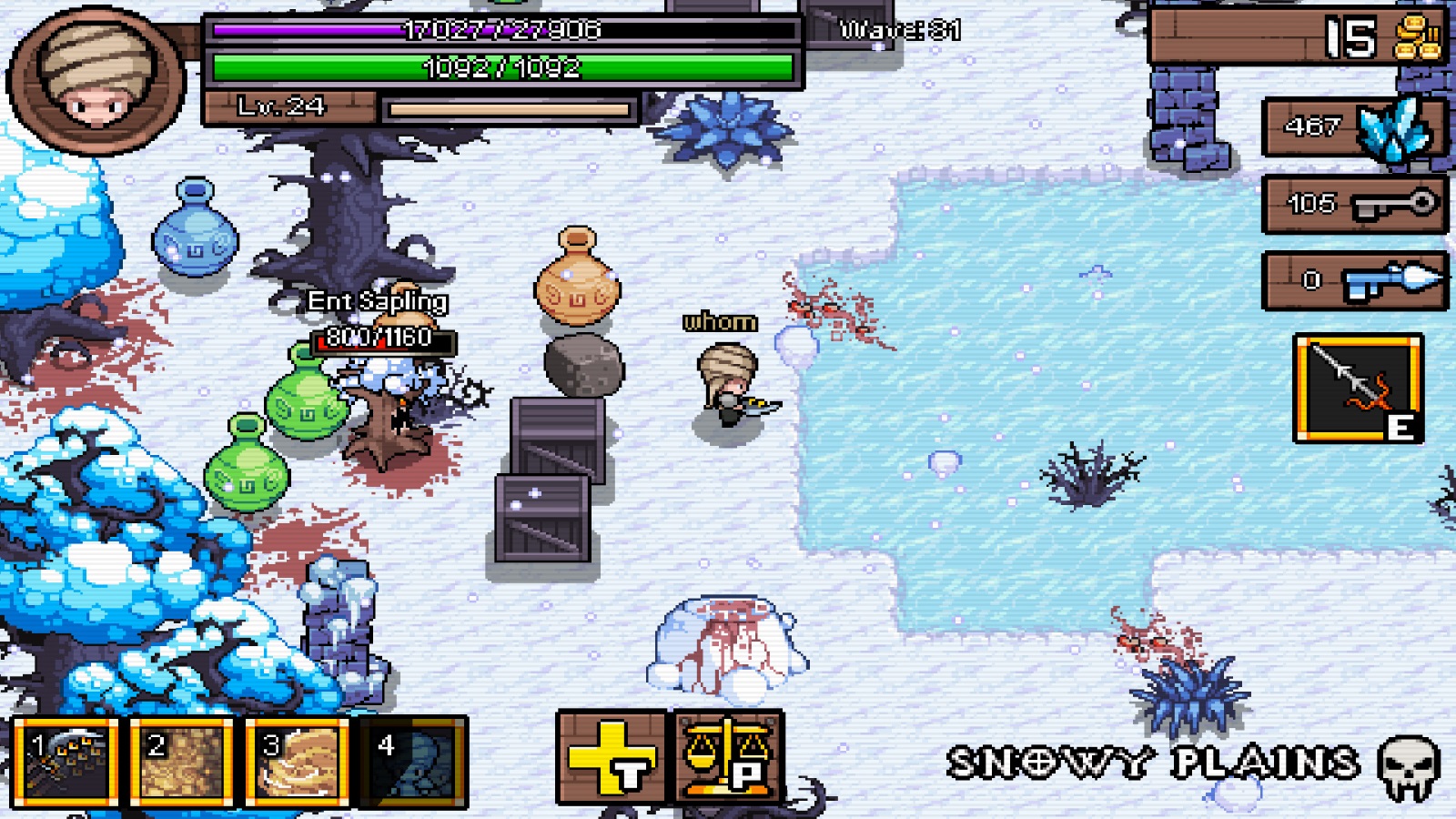This screenshot has width=1456, height=819.
Task: Cast the swirling sand skill in slot 3
Action: coord(297,762)
